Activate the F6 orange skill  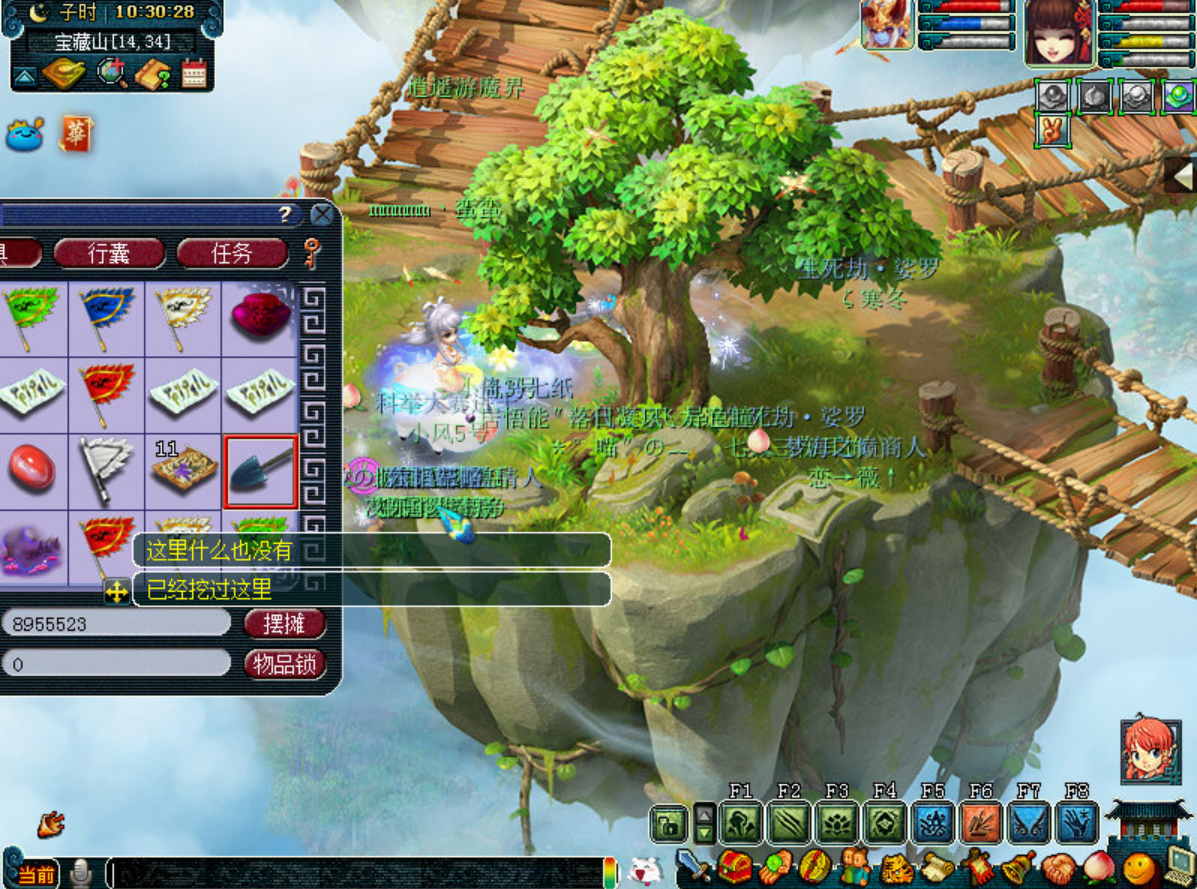(x=981, y=823)
